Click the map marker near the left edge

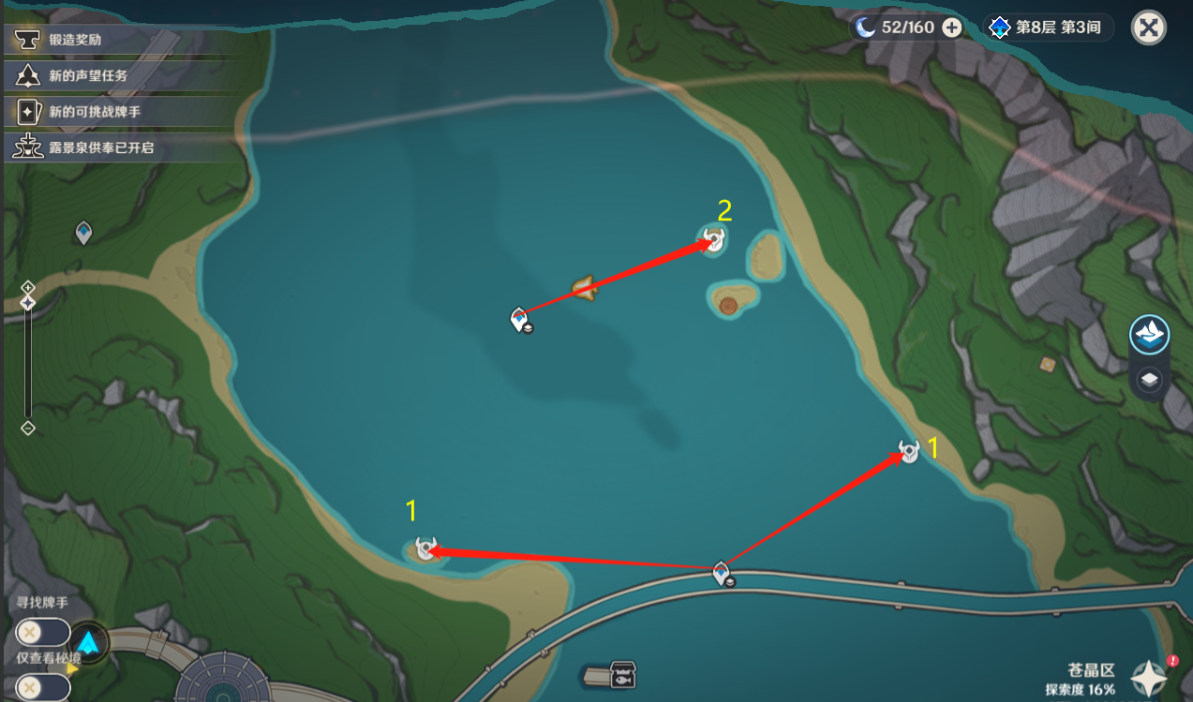84,233
